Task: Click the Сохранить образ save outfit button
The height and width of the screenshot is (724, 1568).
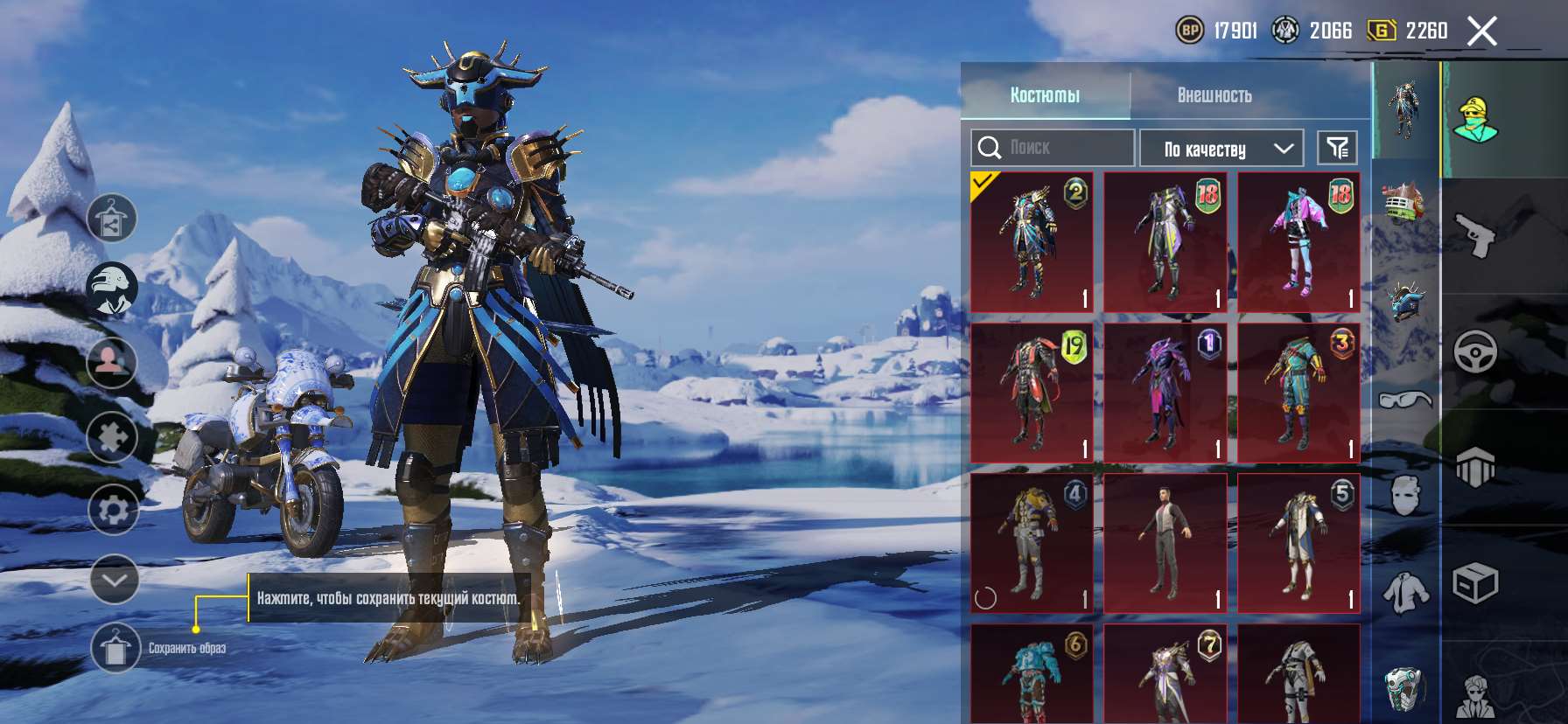Action: [x=115, y=649]
